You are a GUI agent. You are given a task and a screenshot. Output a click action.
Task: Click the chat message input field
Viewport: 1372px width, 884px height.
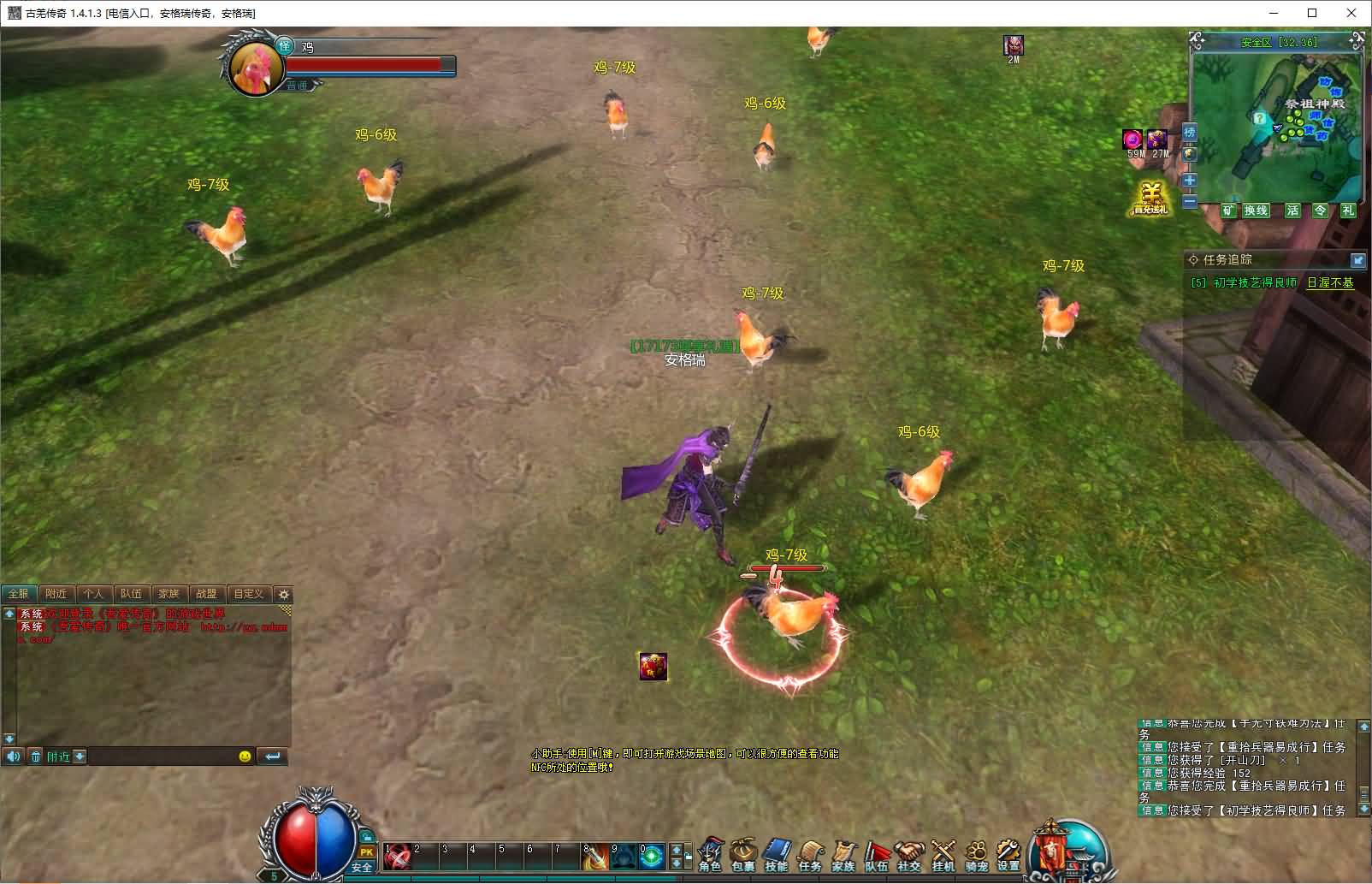161,756
